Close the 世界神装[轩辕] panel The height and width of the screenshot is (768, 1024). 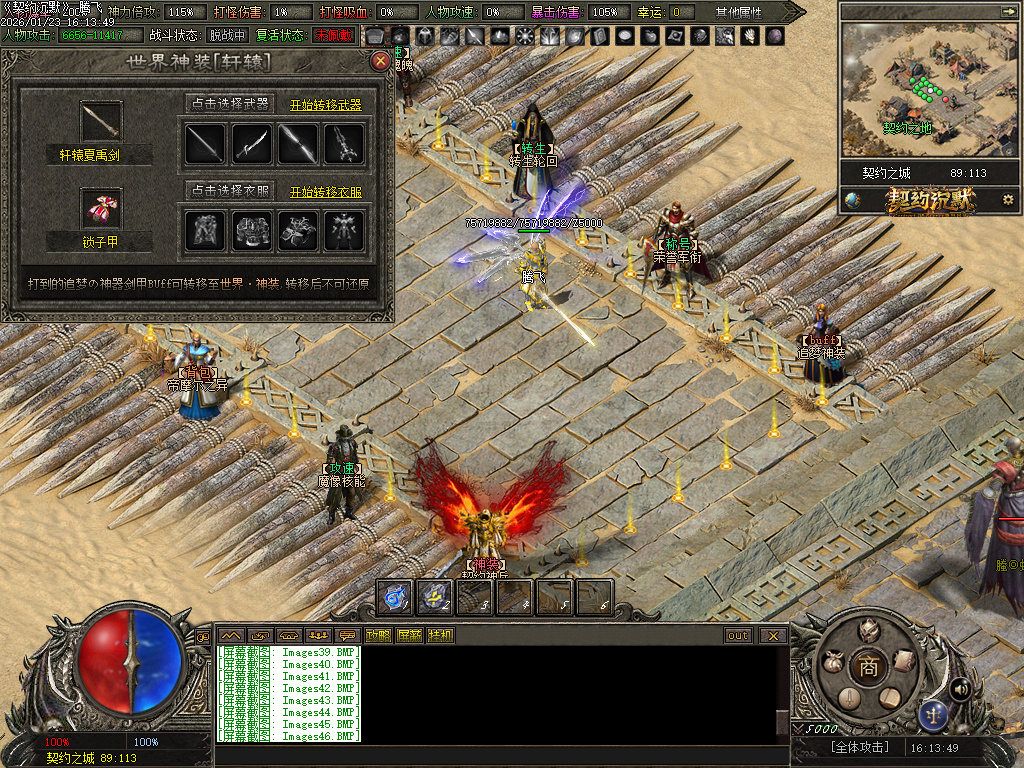pyautogui.click(x=380, y=61)
